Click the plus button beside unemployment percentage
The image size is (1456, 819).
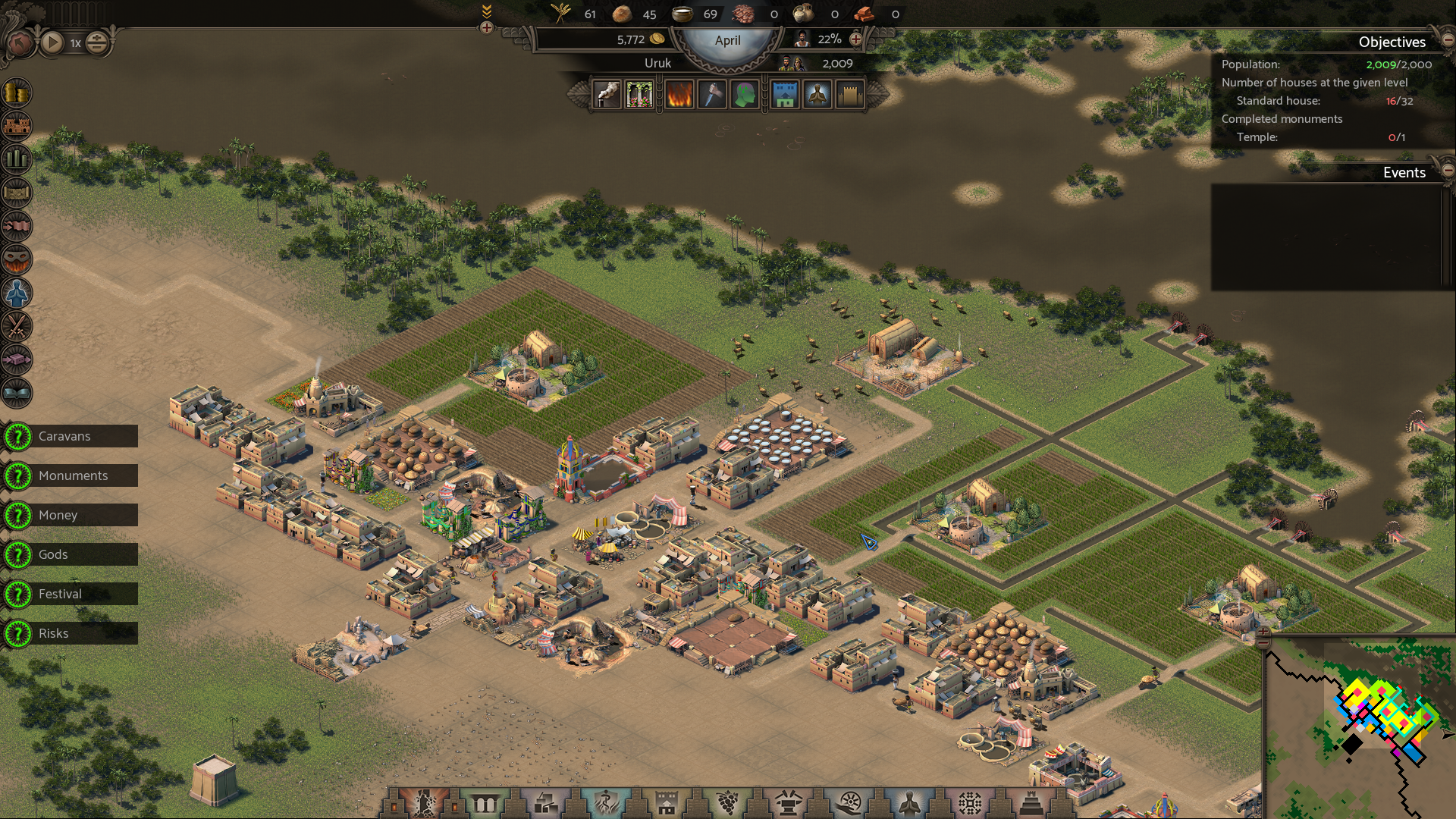pos(856,39)
